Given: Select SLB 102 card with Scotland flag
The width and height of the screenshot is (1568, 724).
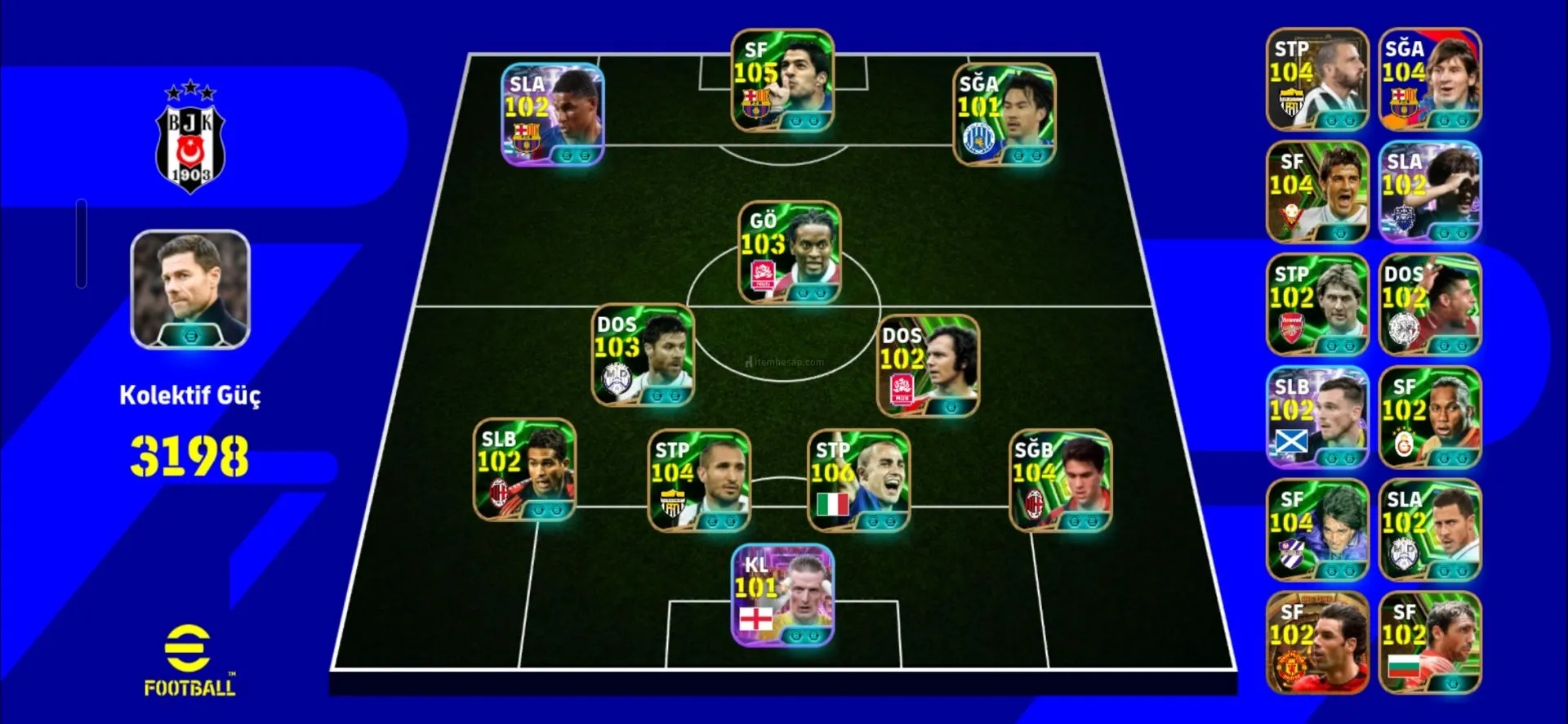Looking at the screenshot, I should (1316, 418).
